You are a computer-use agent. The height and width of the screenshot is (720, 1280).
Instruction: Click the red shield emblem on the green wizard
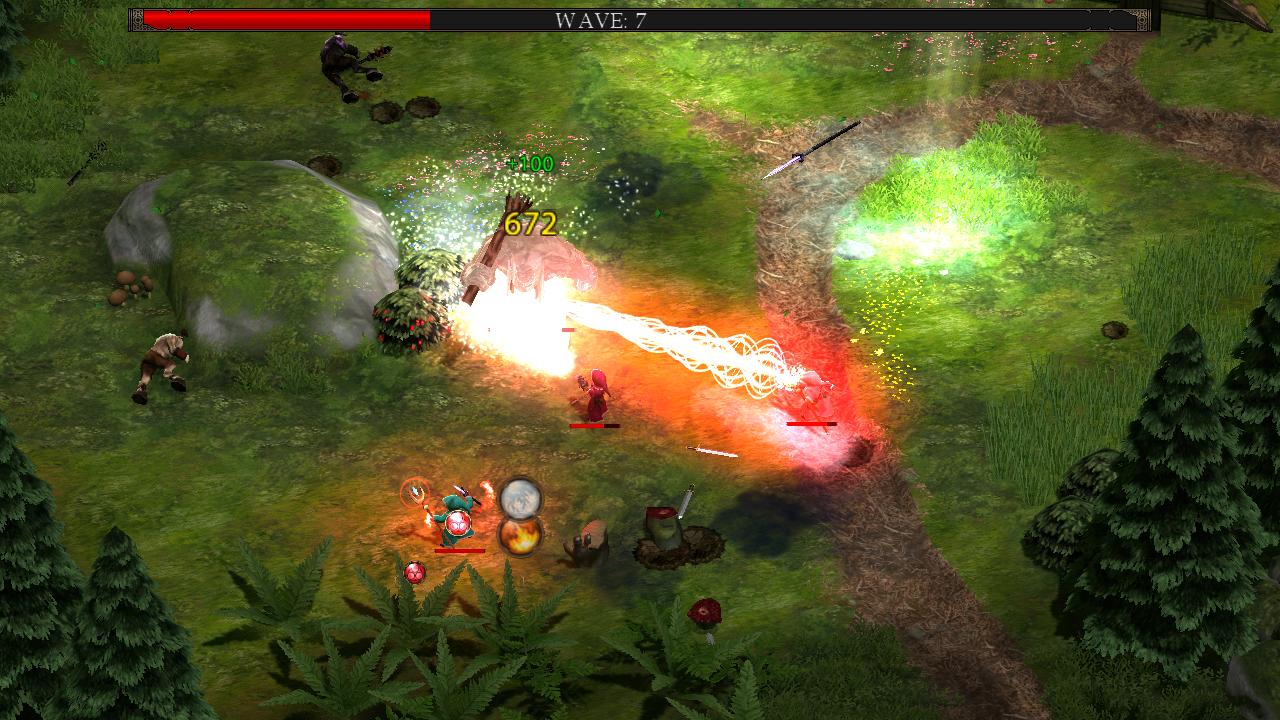(458, 524)
